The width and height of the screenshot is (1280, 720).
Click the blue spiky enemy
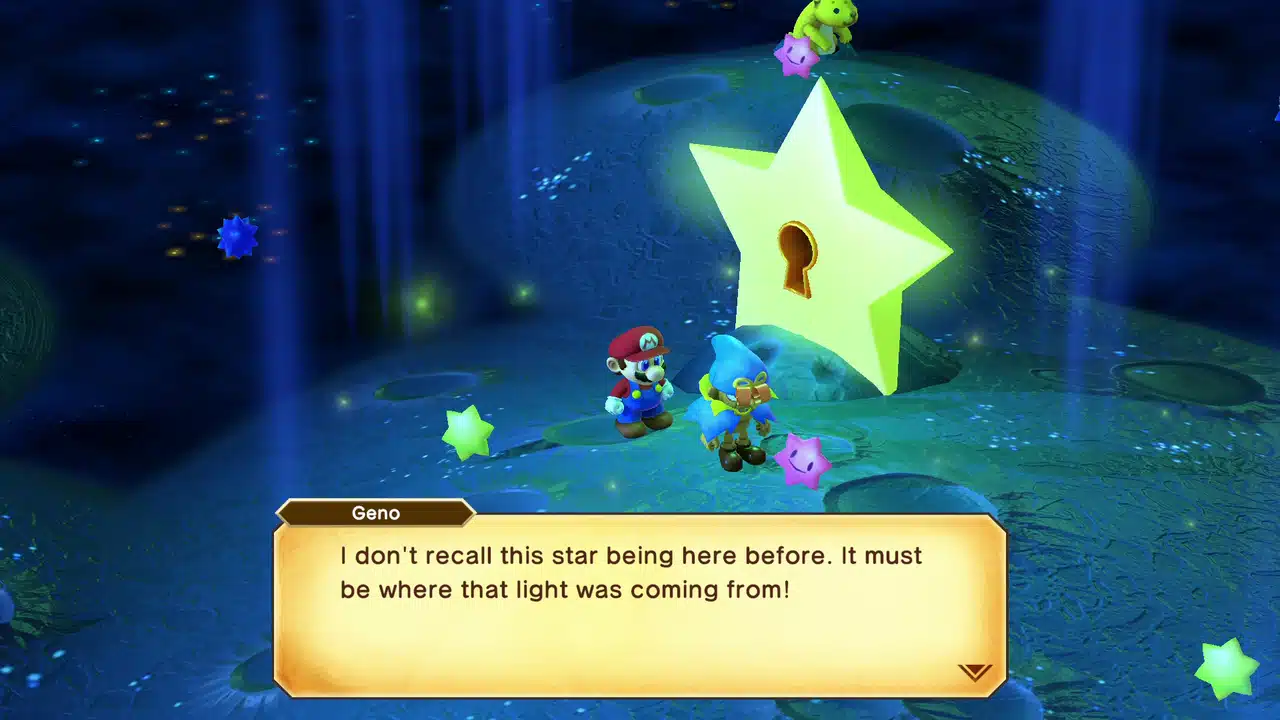pyautogui.click(x=239, y=237)
